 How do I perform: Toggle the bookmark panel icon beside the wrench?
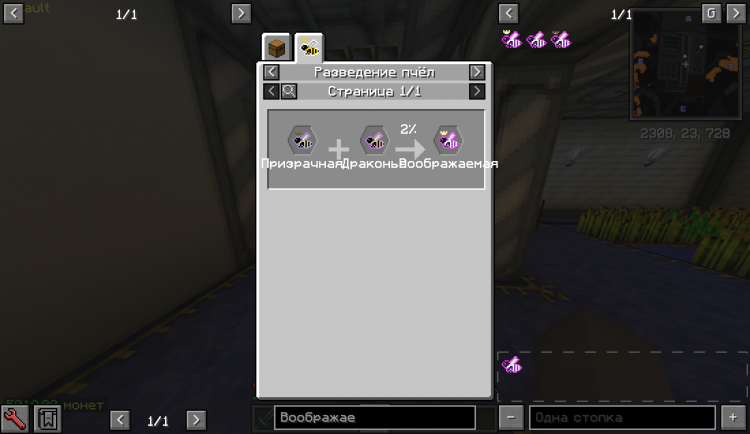pos(47,419)
